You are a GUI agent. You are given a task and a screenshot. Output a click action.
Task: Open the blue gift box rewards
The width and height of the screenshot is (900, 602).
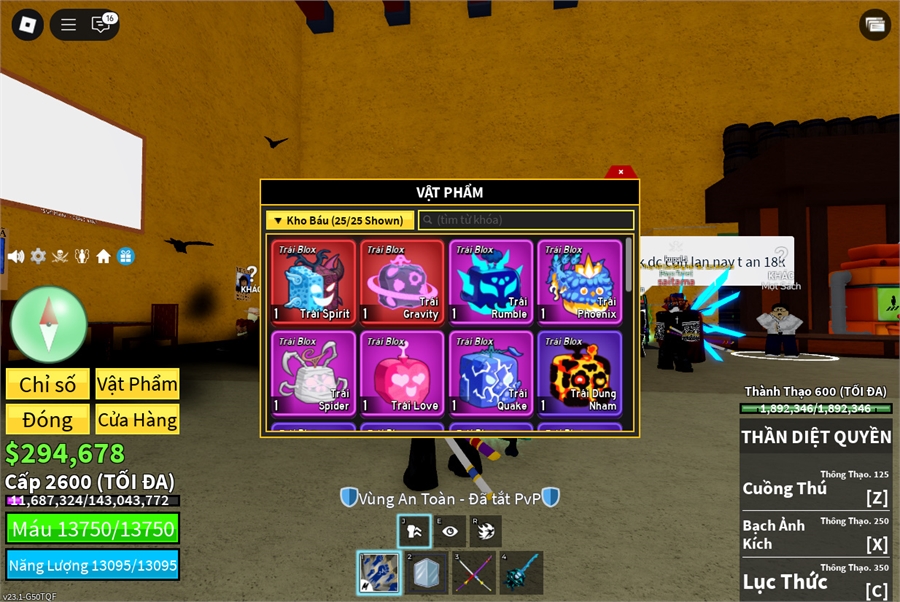125,256
